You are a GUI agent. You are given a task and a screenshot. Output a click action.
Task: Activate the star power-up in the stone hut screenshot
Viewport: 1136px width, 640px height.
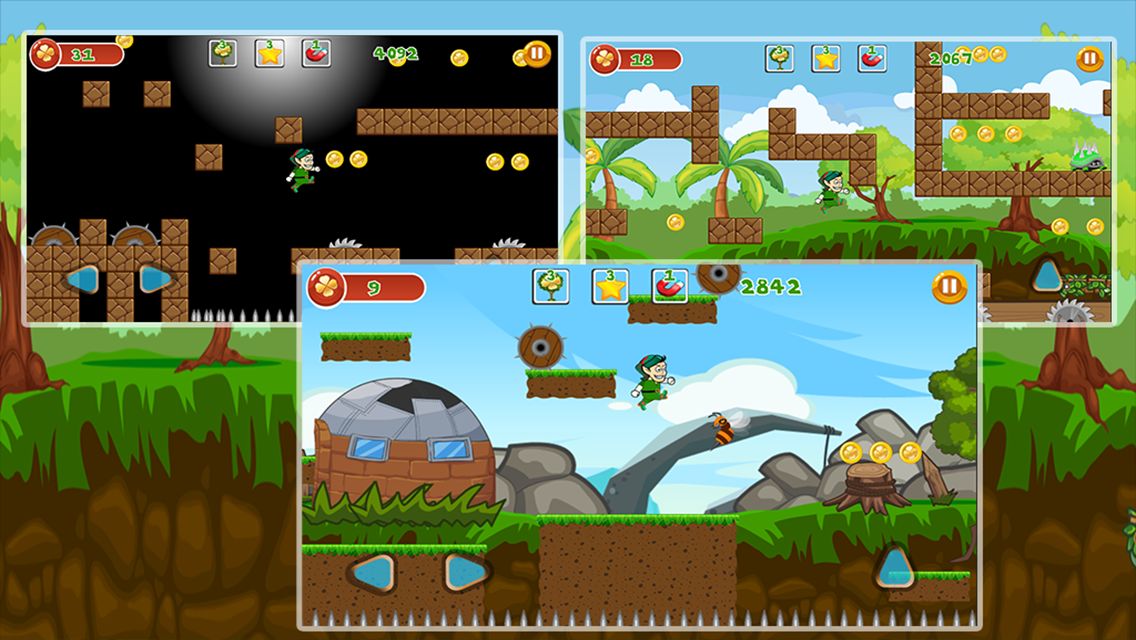click(x=610, y=287)
